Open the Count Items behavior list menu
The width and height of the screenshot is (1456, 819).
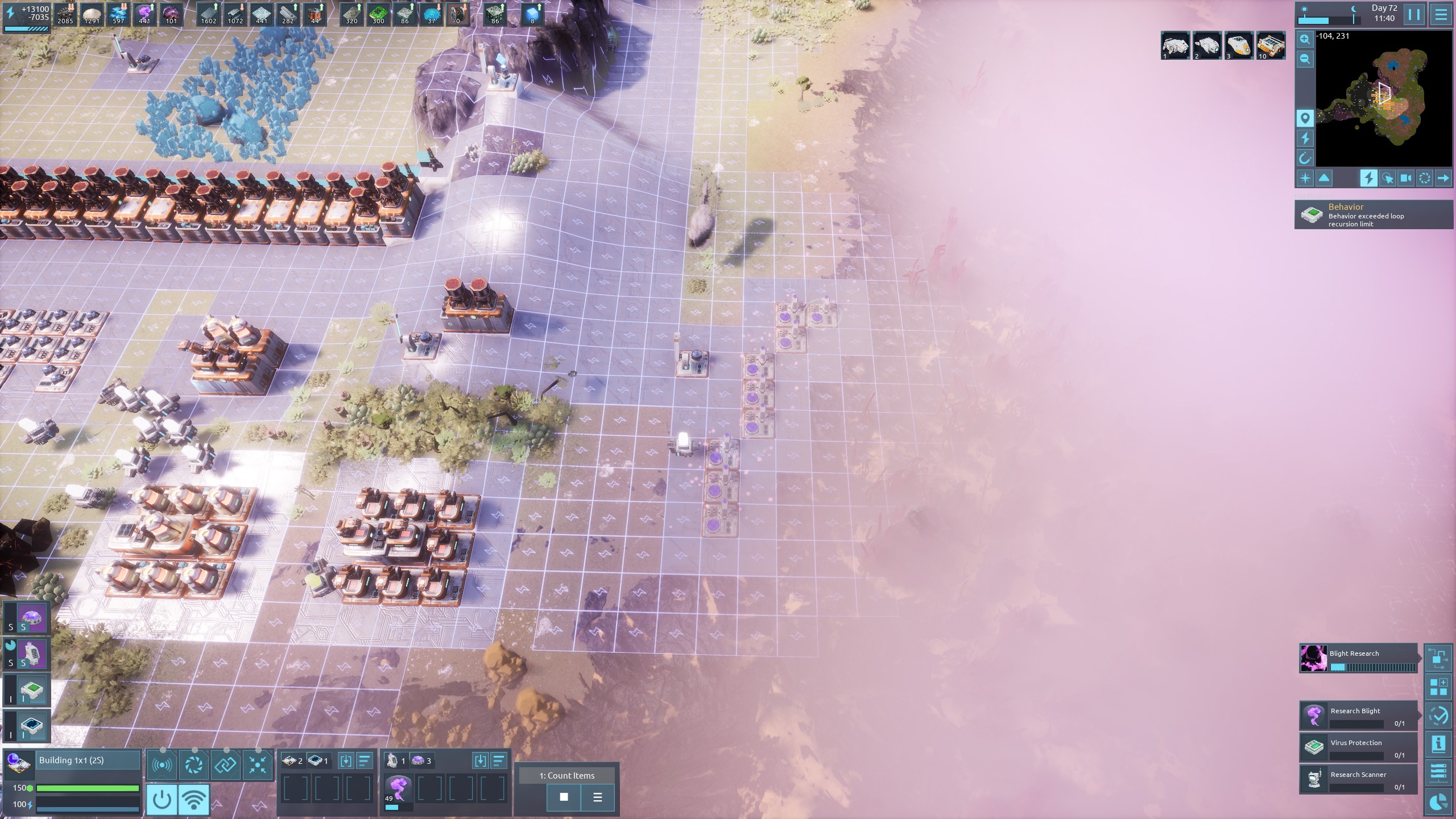pyautogui.click(x=597, y=797)
